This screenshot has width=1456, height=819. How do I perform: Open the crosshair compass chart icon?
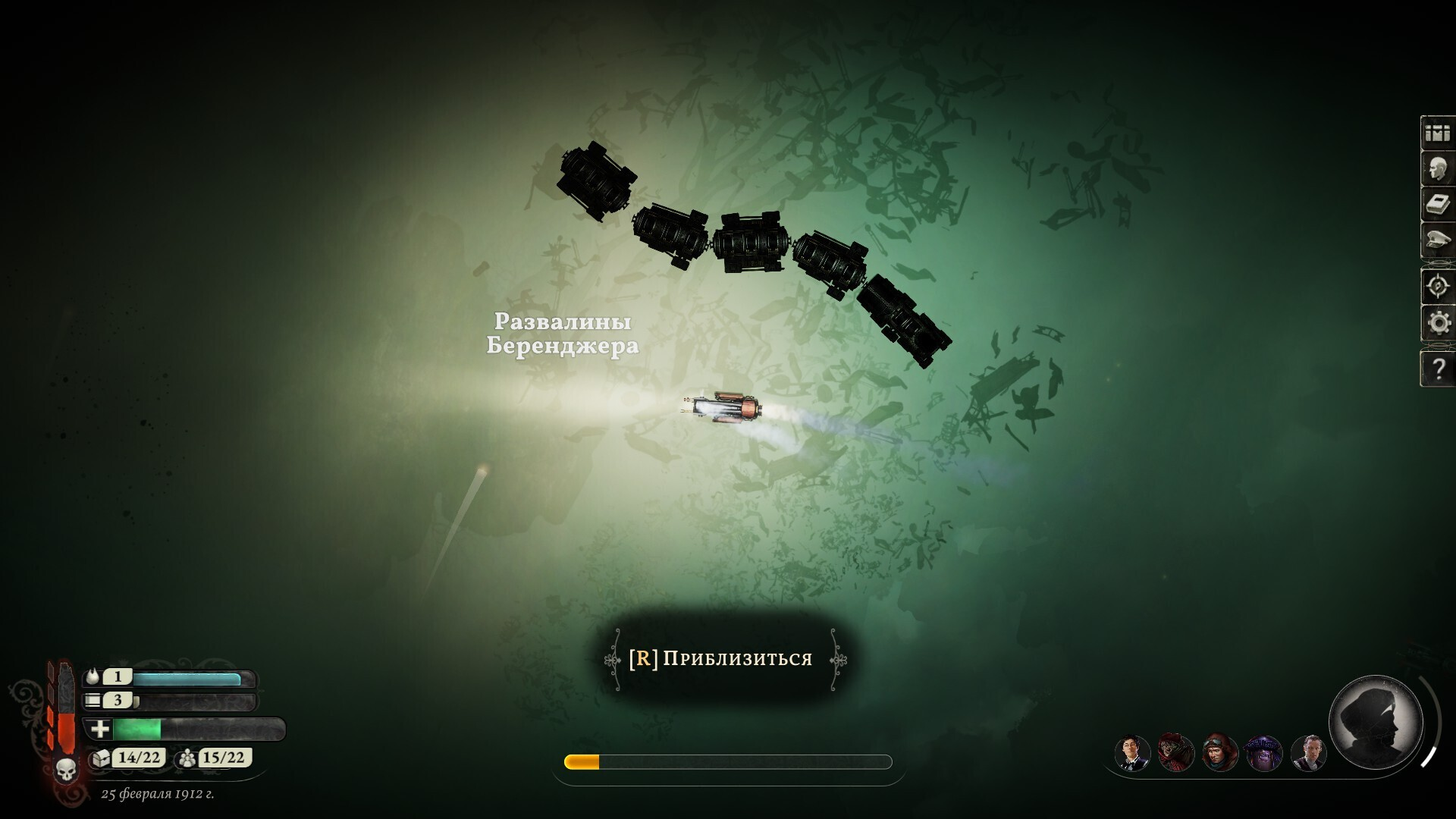[1437, 287]
